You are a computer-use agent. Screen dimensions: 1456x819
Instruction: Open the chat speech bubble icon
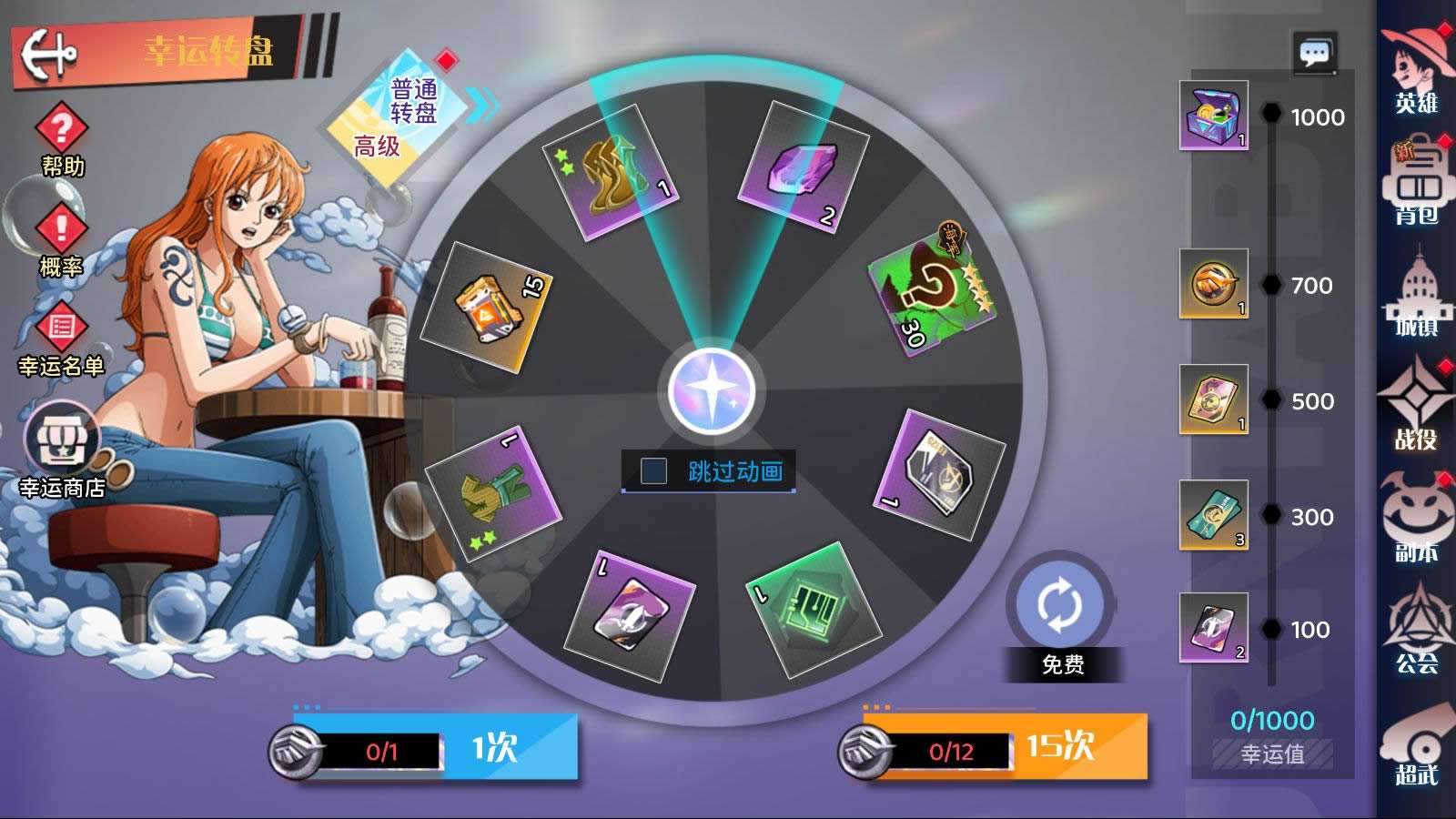tap(1314, 53)
